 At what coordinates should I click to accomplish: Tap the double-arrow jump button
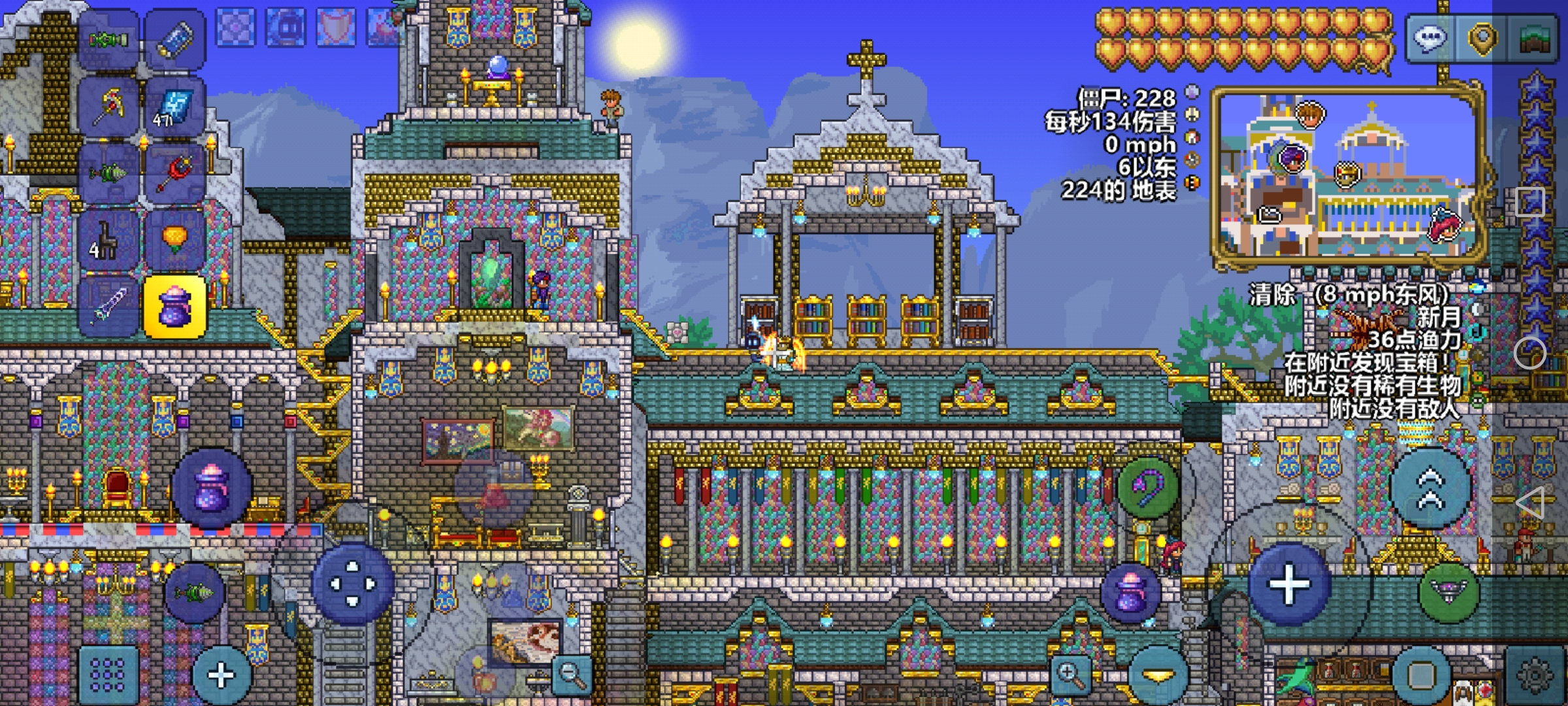pyautogui.click(x=1431, y=488)
